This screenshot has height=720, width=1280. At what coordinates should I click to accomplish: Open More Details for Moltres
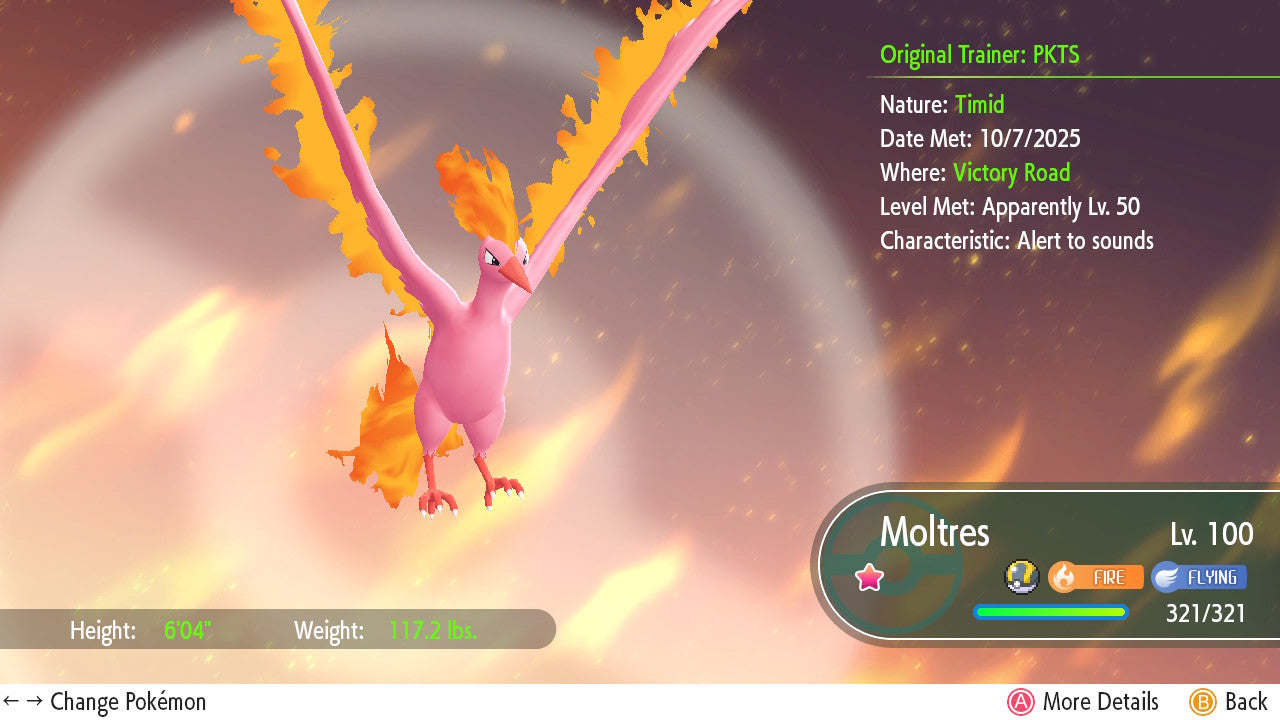[1083, 702]
